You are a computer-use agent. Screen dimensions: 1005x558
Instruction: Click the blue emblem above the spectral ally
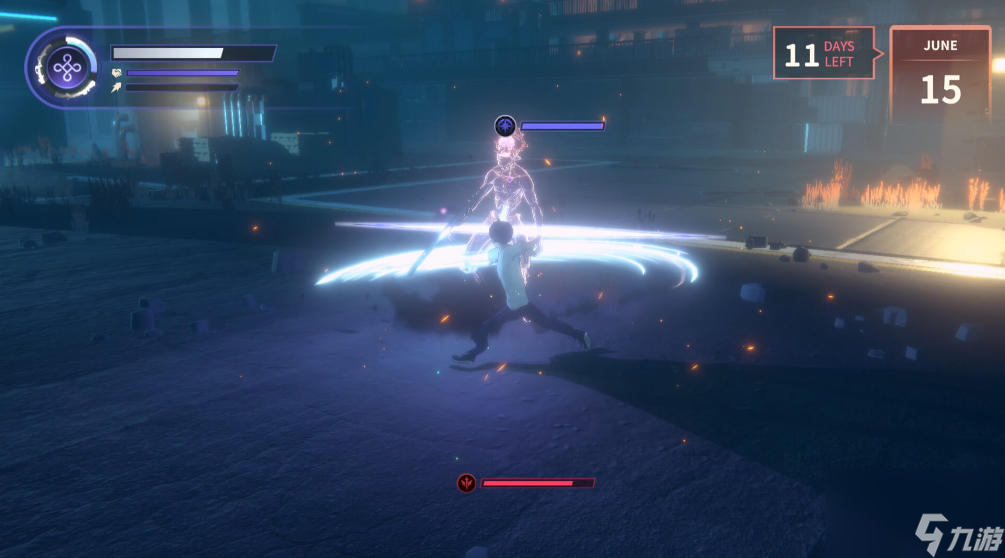tap(506, 126)
